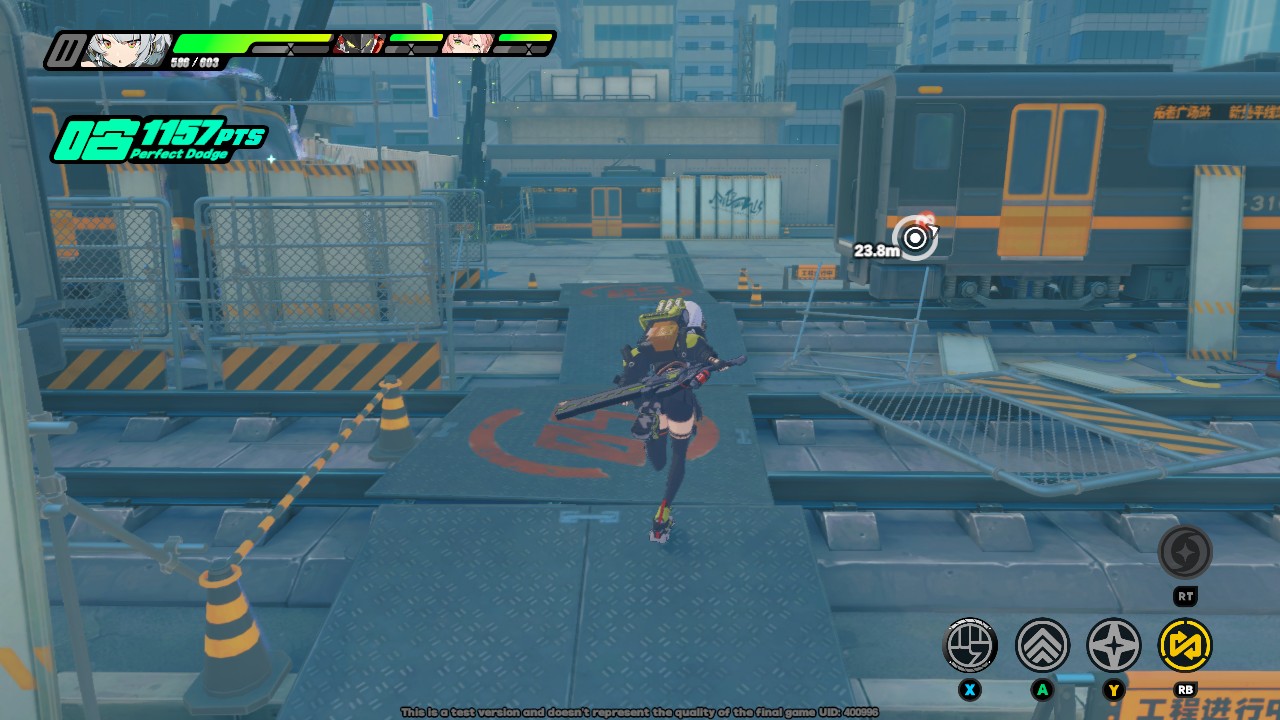Trigger the four-point star special attack
1280x720 pixels.
tap(1114, 645)
